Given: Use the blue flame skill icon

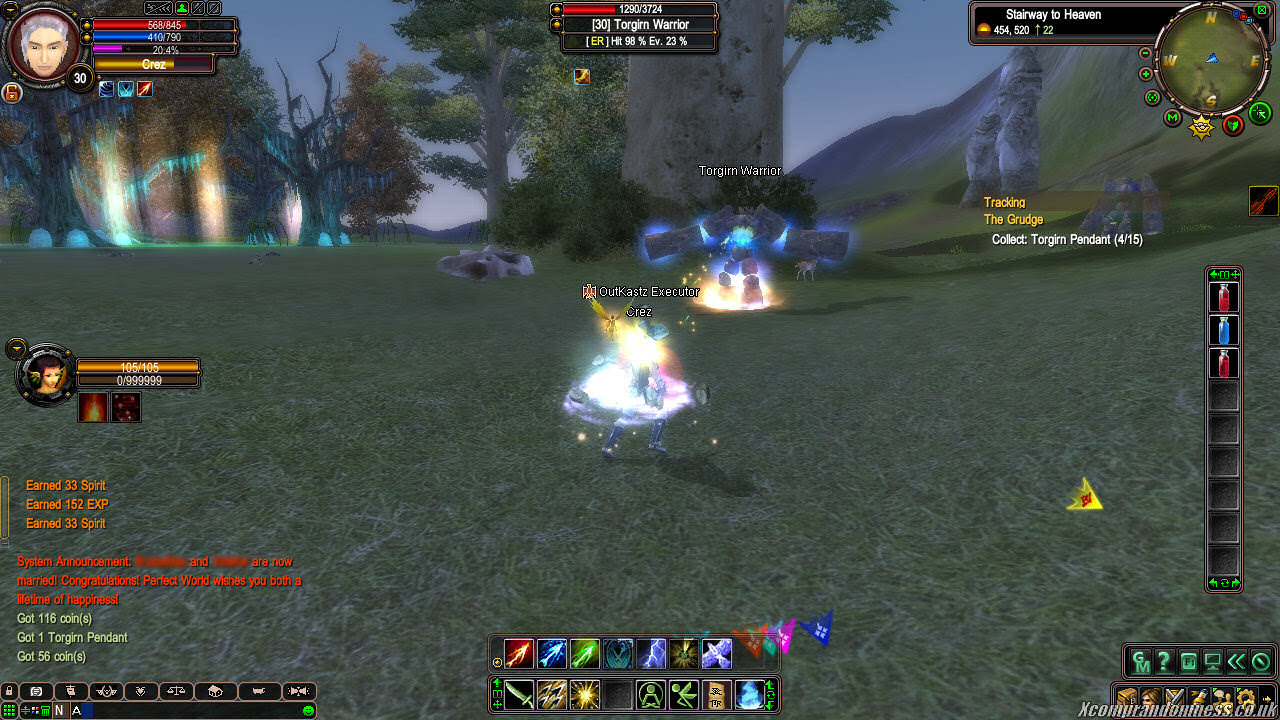Looking at the screenshot, I should [x=750, y=694].
